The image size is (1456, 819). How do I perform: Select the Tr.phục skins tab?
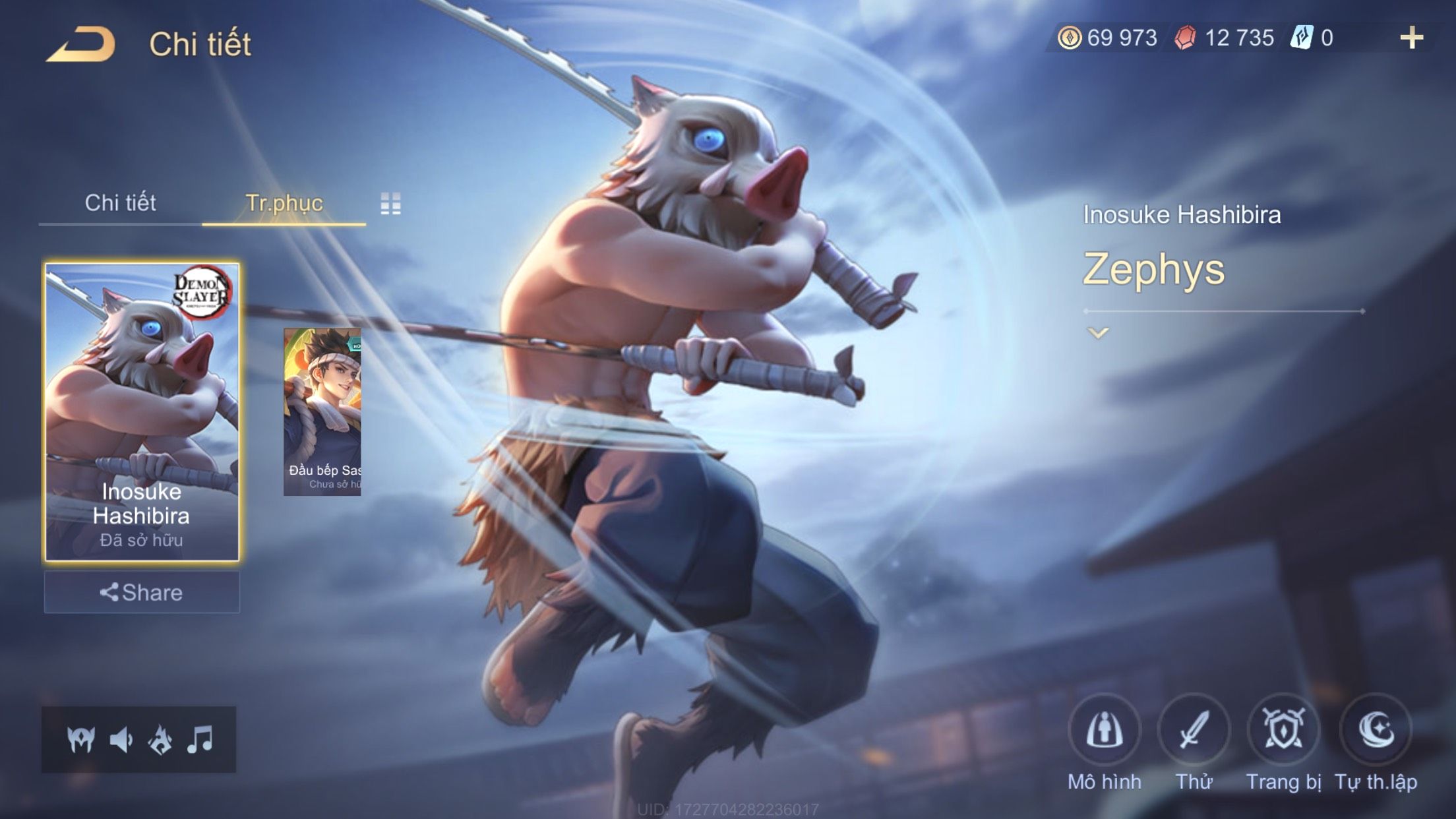click(284, 203)
